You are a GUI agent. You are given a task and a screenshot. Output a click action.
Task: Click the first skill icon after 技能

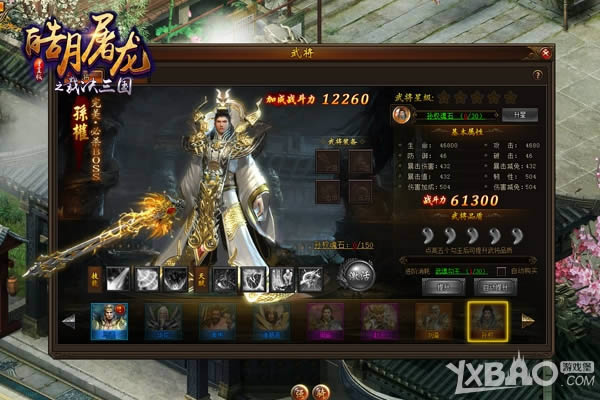[x=121, y=279]
